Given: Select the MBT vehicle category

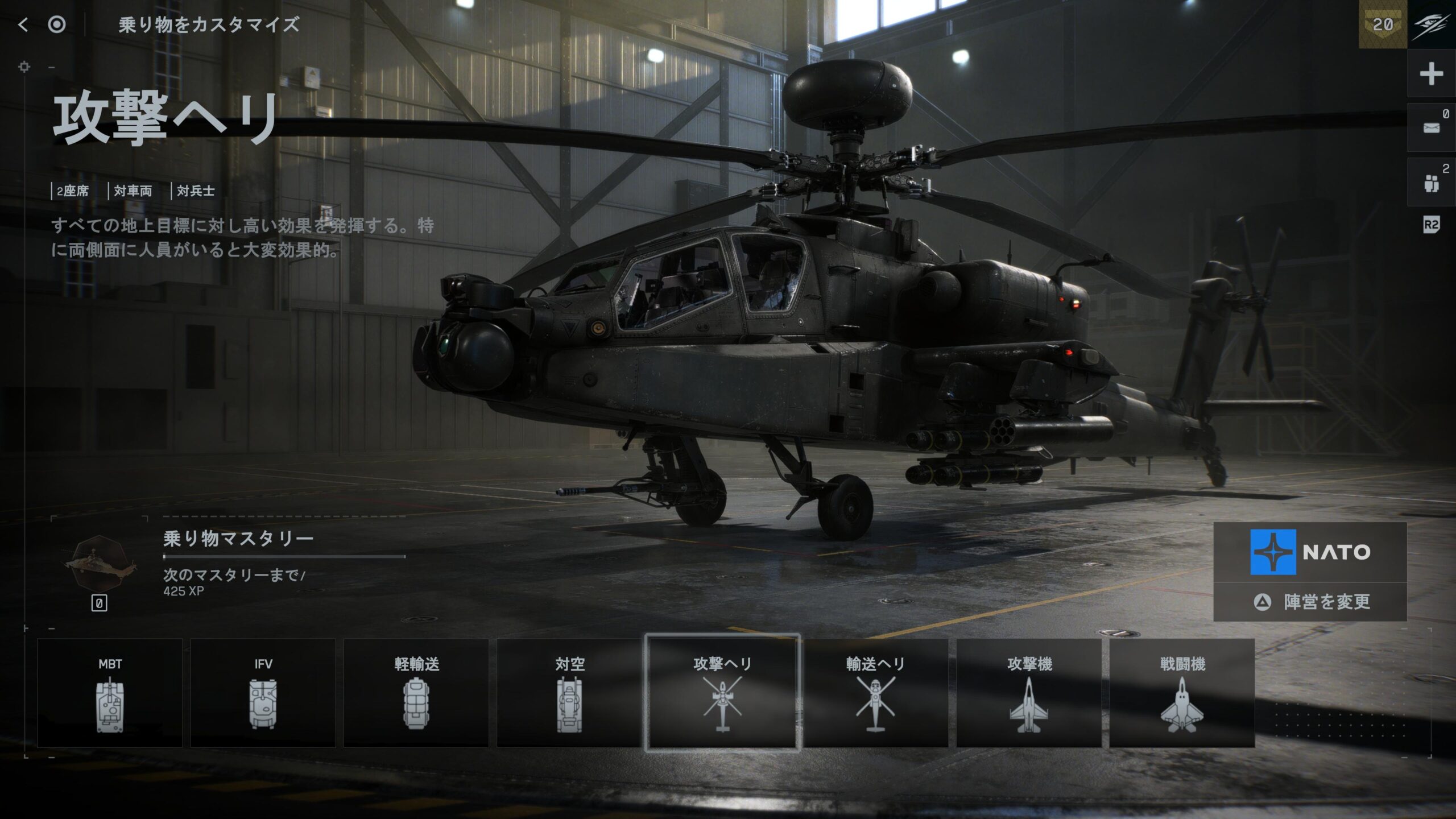Looking at the screenshot, I should [x=110, y=693].
